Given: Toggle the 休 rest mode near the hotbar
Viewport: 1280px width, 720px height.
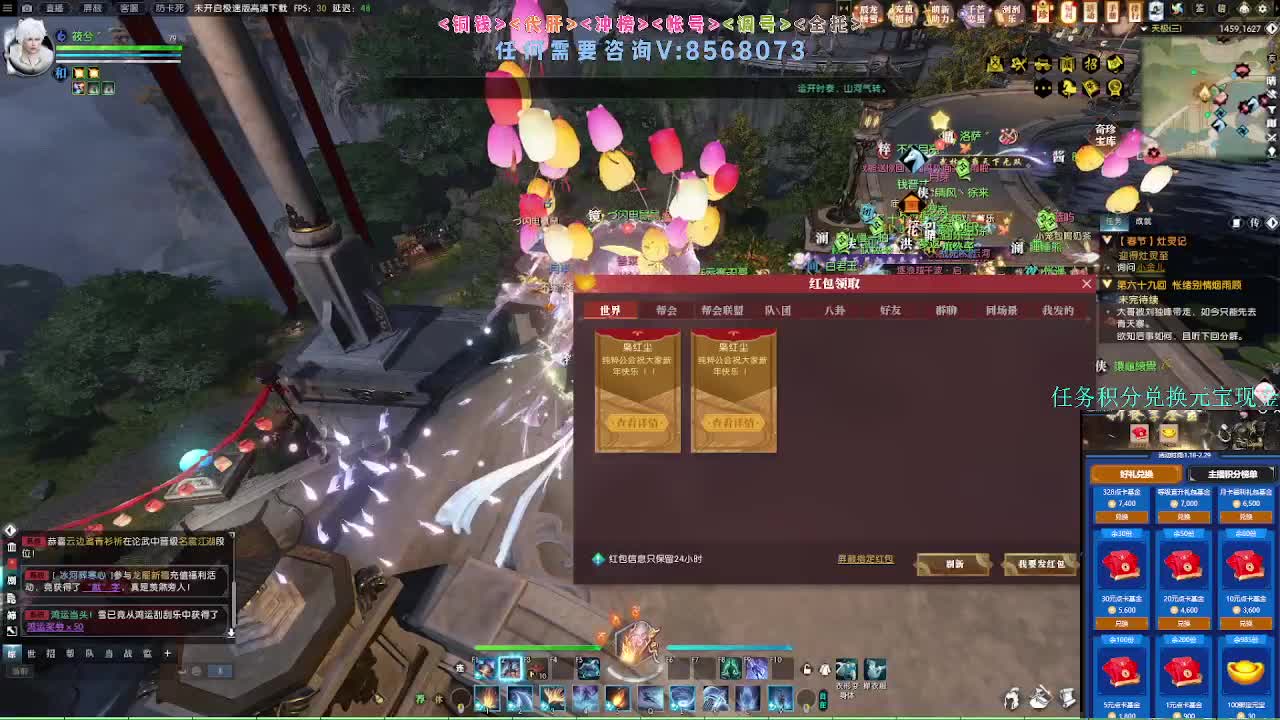Looking at the screenshot, I should (461, 667).
